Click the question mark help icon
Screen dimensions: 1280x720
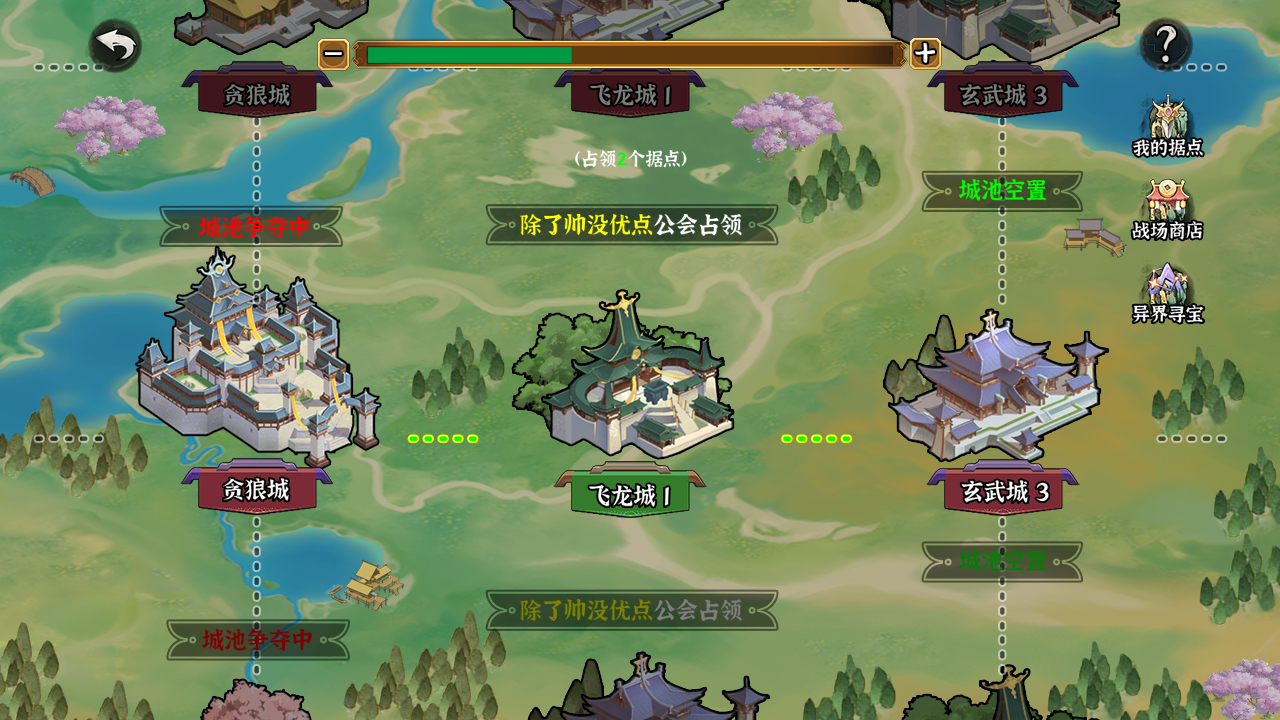[x=1164, y=43]
